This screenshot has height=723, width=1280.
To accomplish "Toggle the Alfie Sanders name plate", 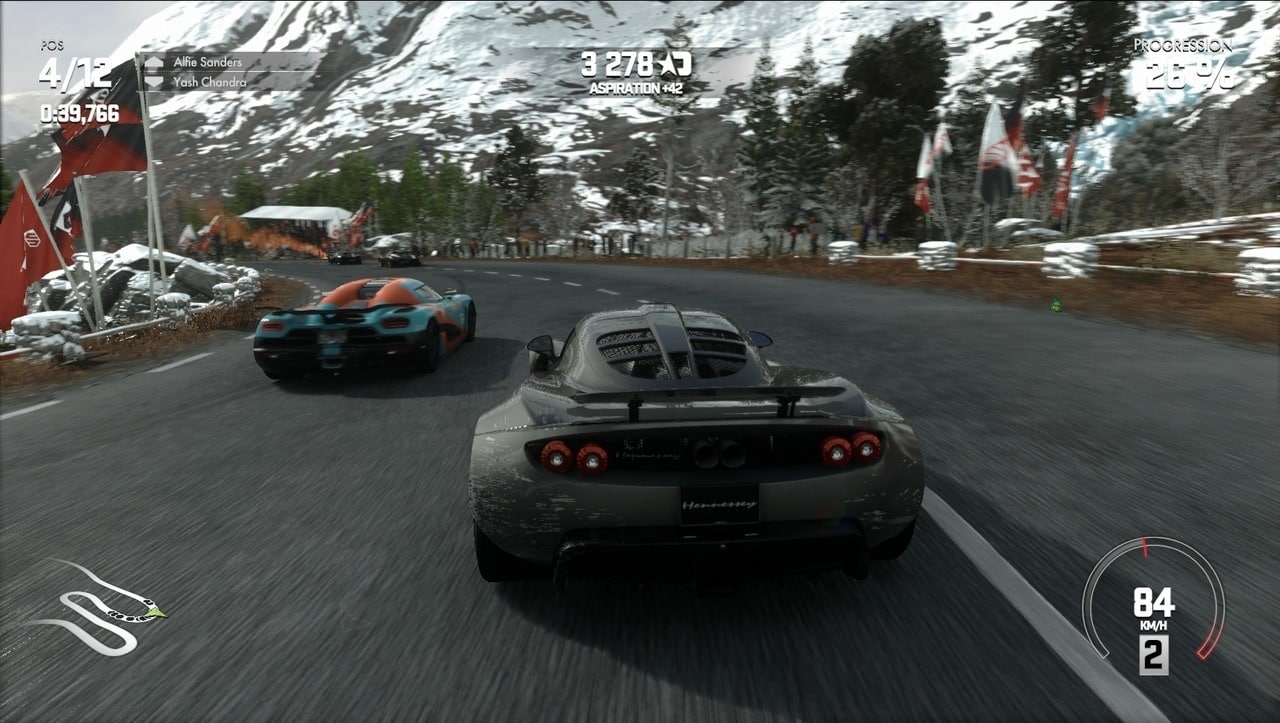I will pyautogui.click(x=210, y=62).
